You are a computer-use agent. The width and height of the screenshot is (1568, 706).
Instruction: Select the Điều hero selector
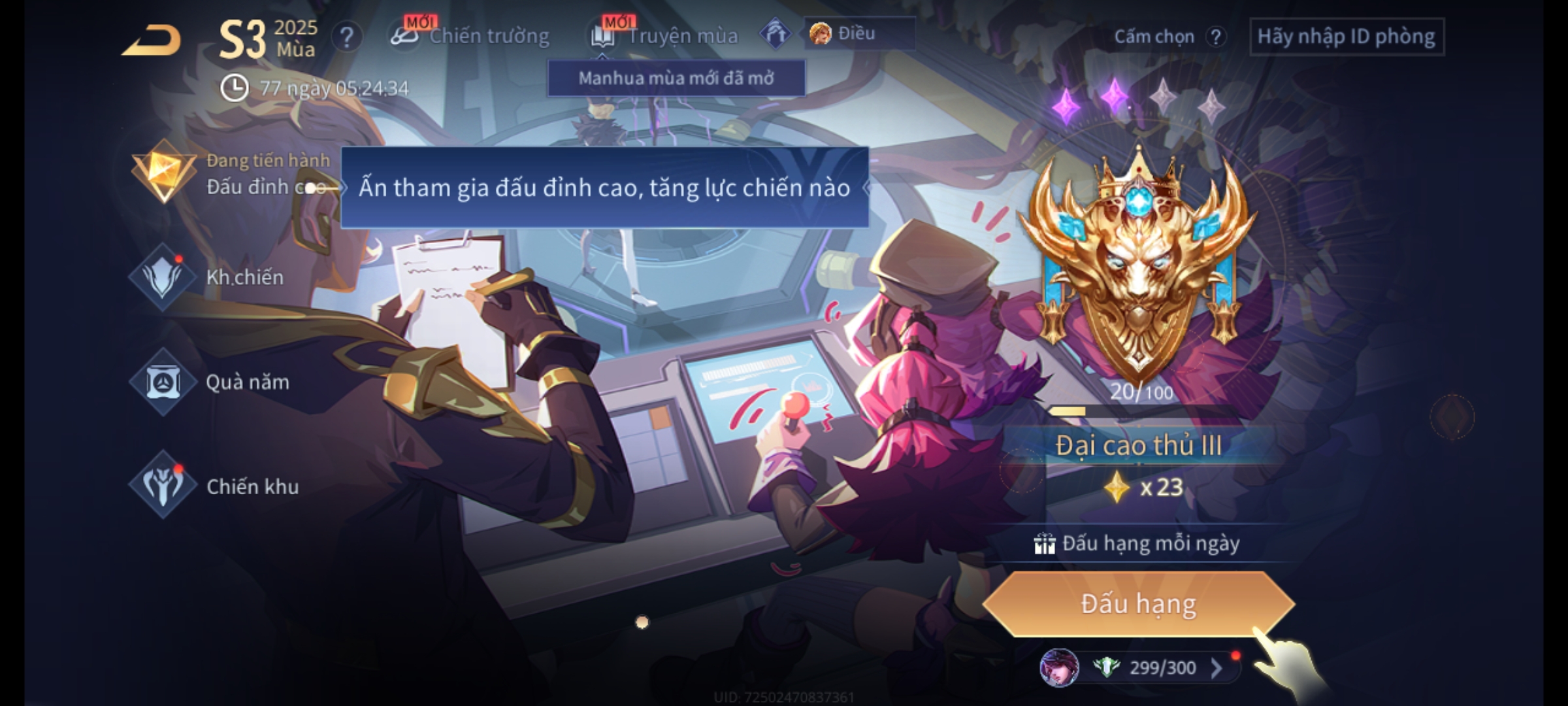point(857,33)
